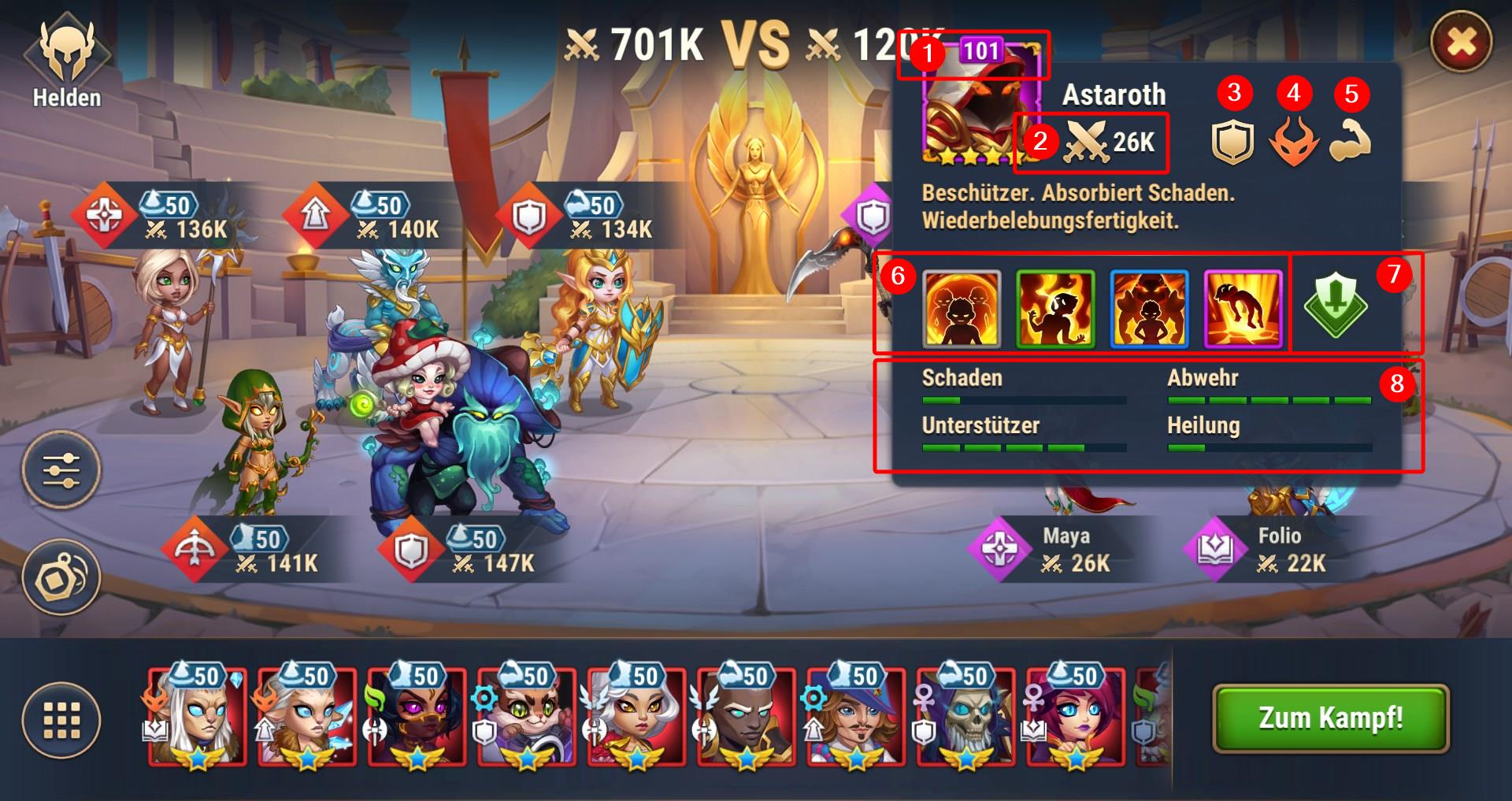The width and height of the screenshot is (1512, 801).
Task: Open the grid view of all heroes
Action: click(61, 720)
